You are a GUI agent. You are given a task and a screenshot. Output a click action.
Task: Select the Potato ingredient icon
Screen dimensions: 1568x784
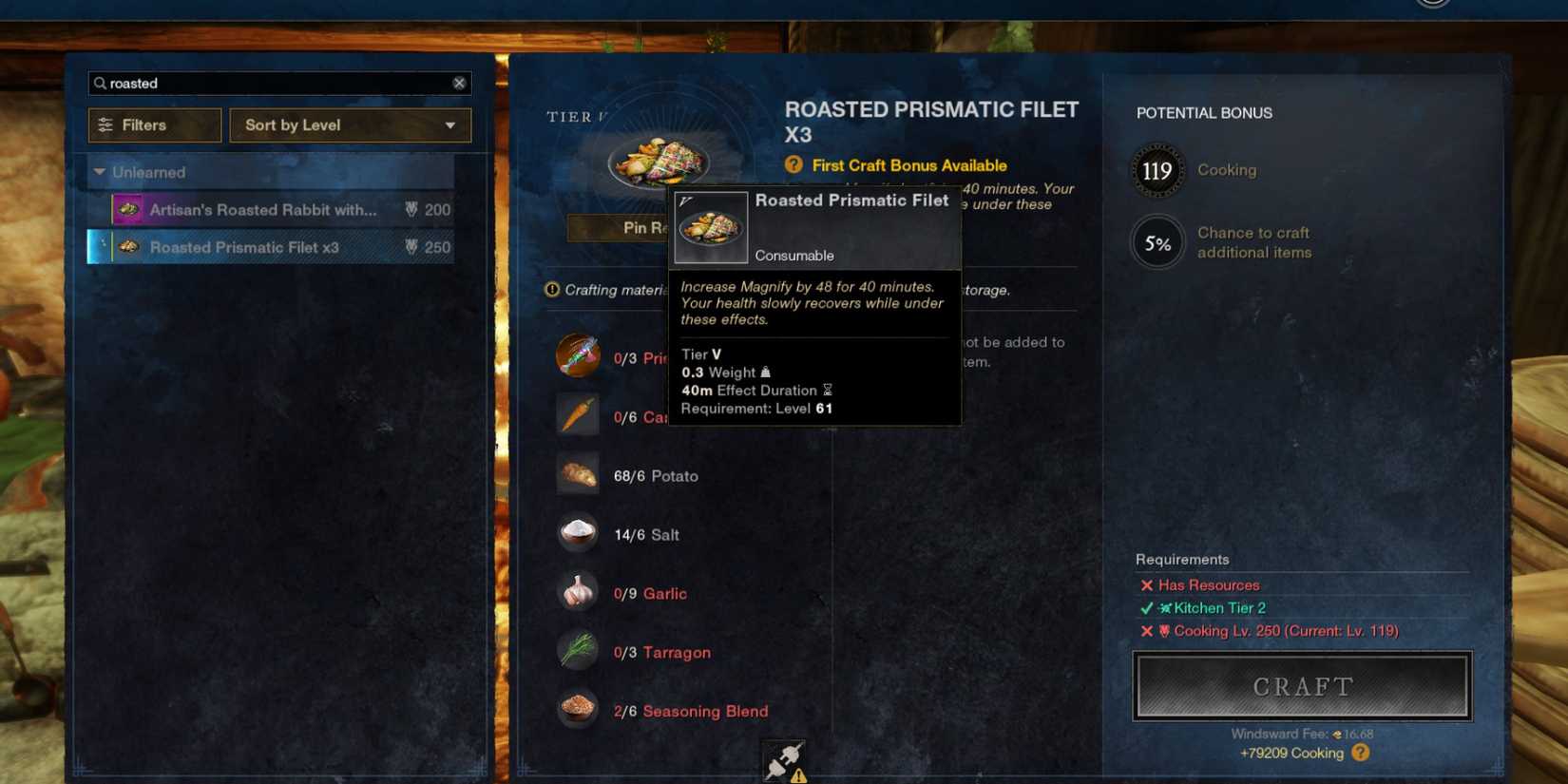[x=578, y=474]
